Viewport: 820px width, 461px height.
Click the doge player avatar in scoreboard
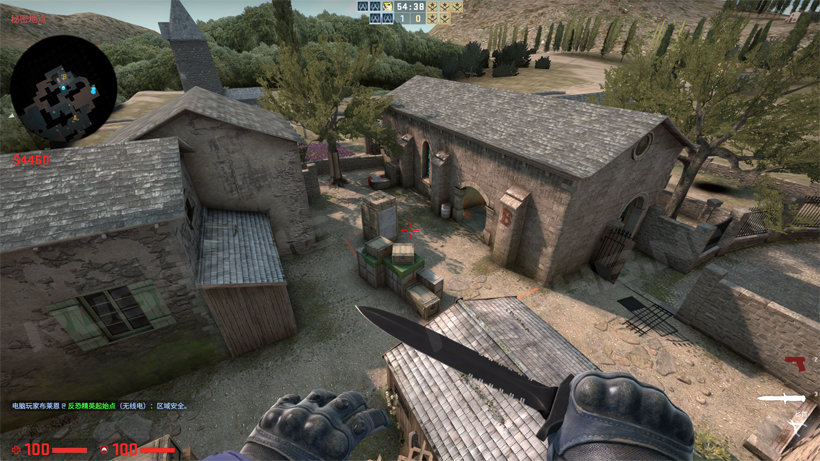pyautogui.click(x=387, y=7)
